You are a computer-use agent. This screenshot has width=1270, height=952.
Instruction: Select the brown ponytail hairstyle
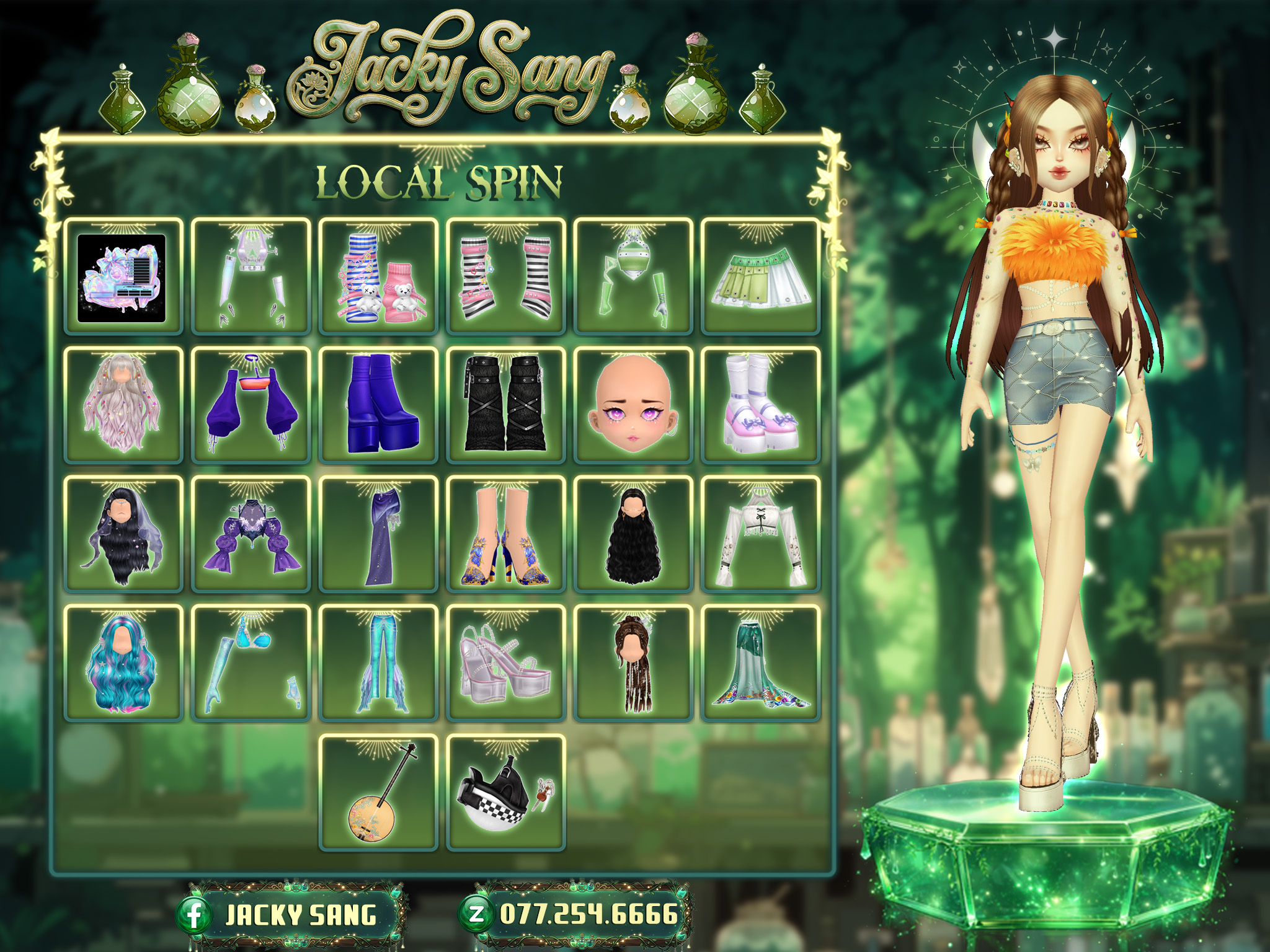(x=633, y=663)
